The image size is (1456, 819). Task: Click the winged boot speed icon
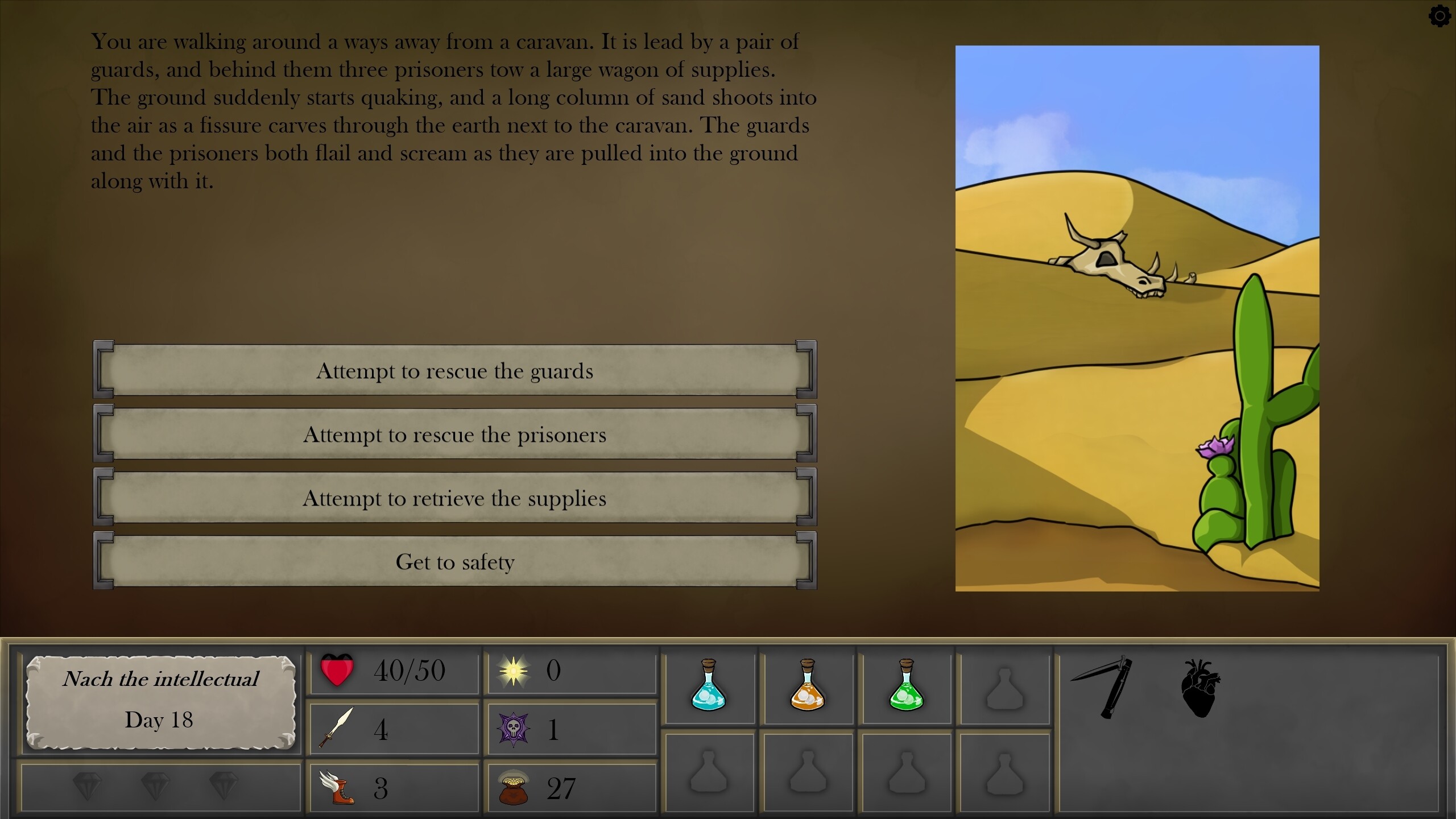point(338,788)
